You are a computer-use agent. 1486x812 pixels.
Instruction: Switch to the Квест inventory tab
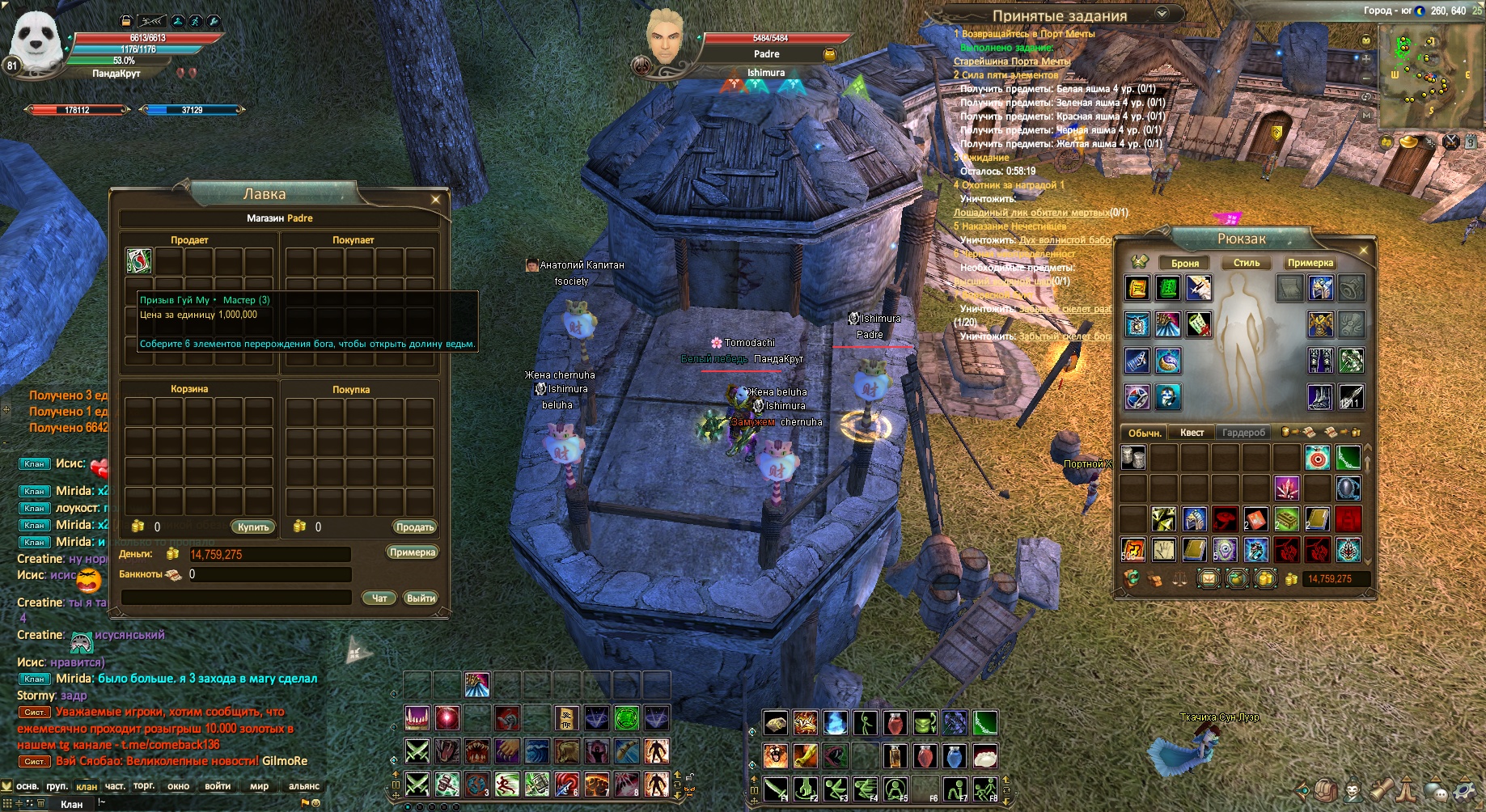[1192, 433]
